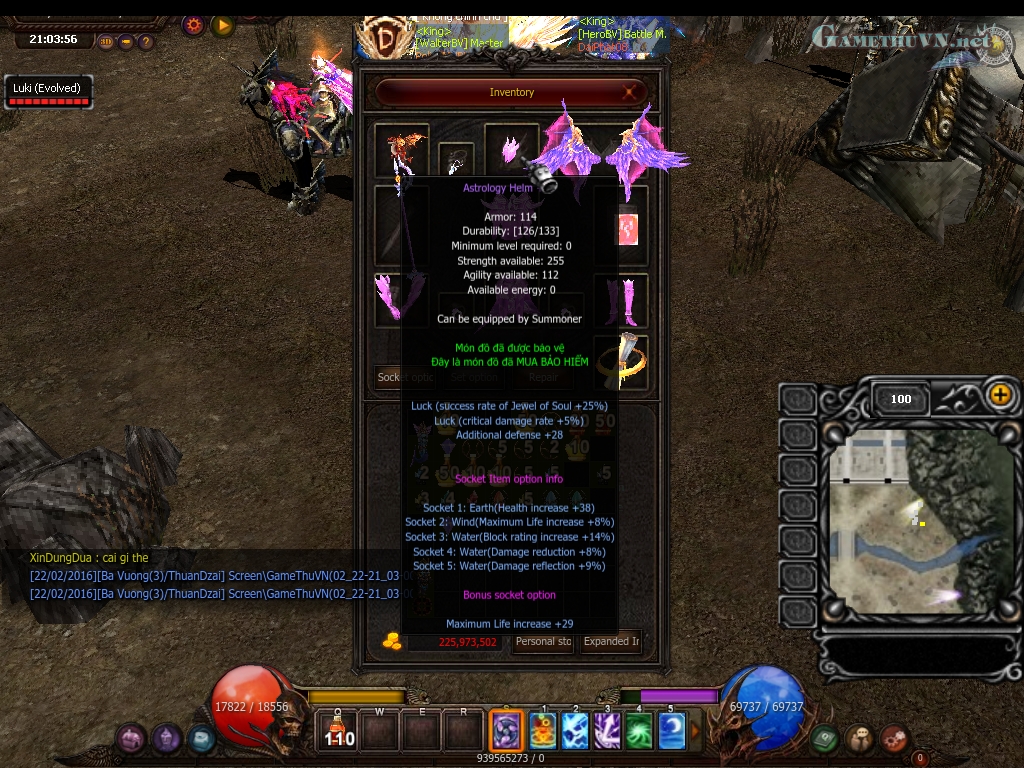The height and width of the screenshot is (768, 1024).
Task: Select the Luki (Evolved) pet frame
Action: pyautogui.click(x=46, y=91)
